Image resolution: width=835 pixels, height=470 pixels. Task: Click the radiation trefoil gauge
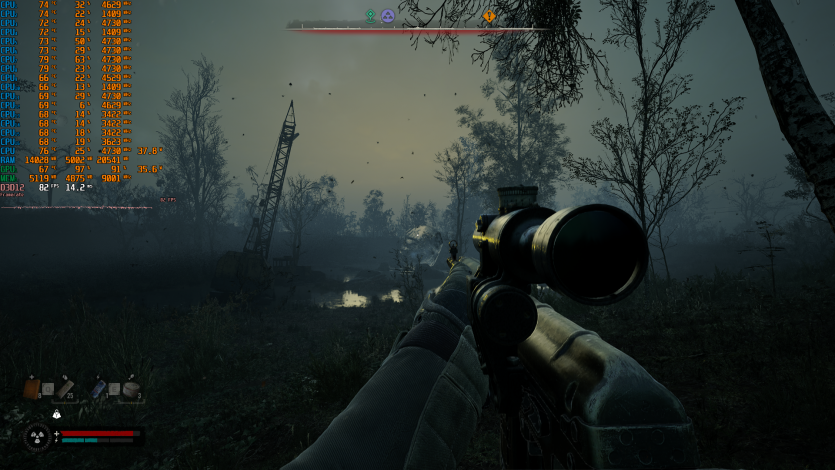click(37, 436)
